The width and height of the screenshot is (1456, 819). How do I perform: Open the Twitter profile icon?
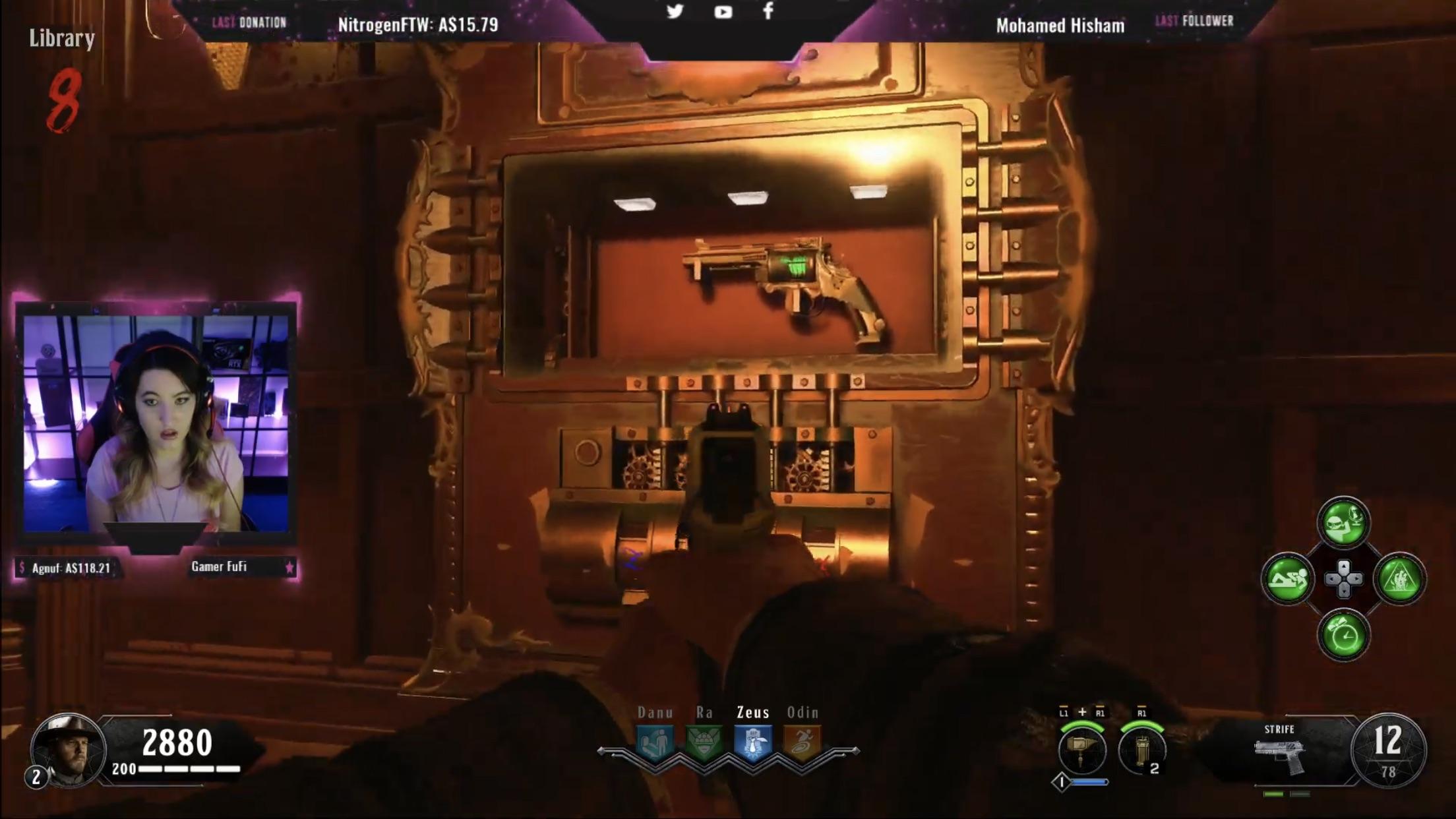click(x=675, y=11)
